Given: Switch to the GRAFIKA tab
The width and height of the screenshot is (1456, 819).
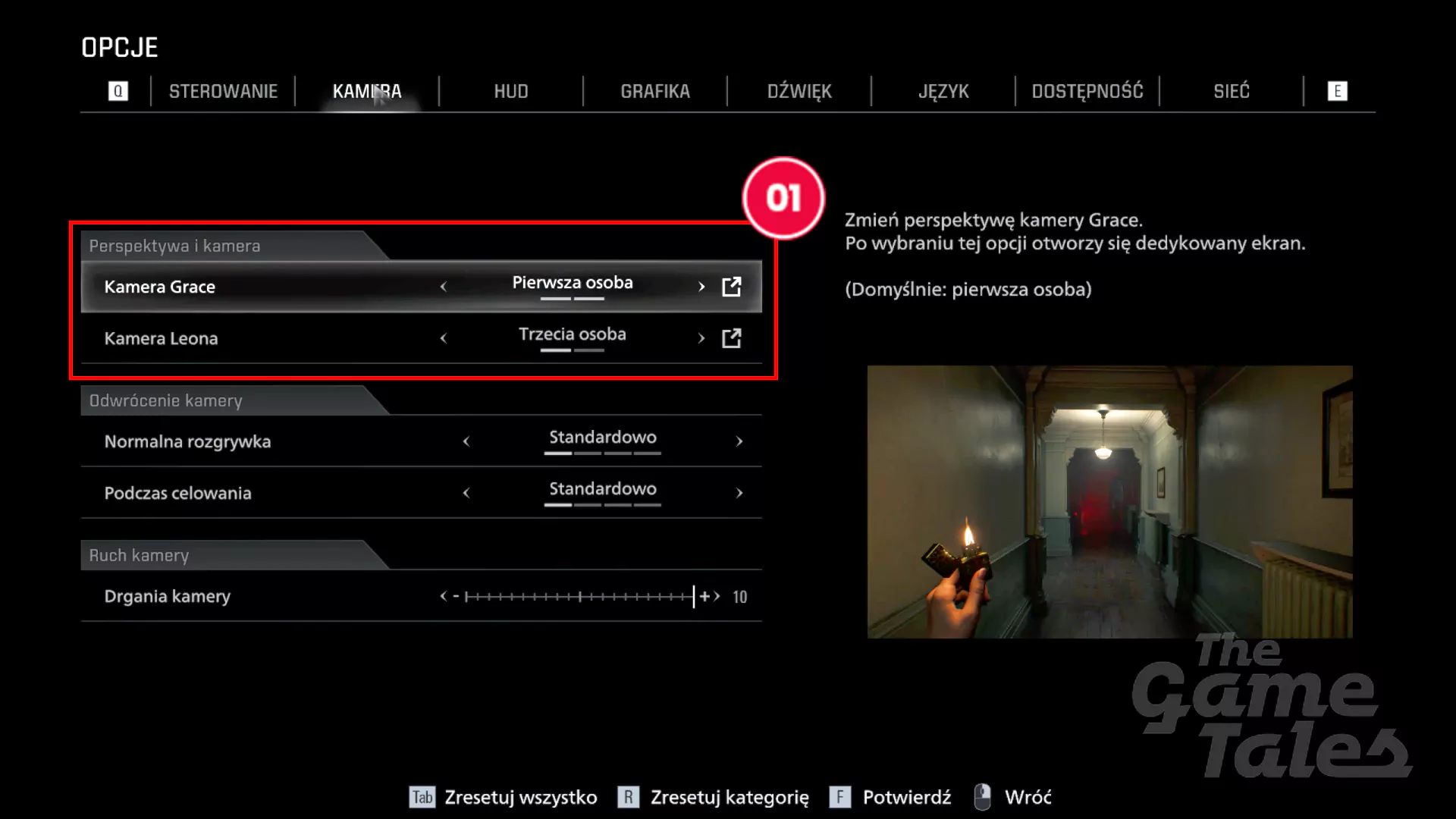Looking at the screenshot, I should click(654, 90).
